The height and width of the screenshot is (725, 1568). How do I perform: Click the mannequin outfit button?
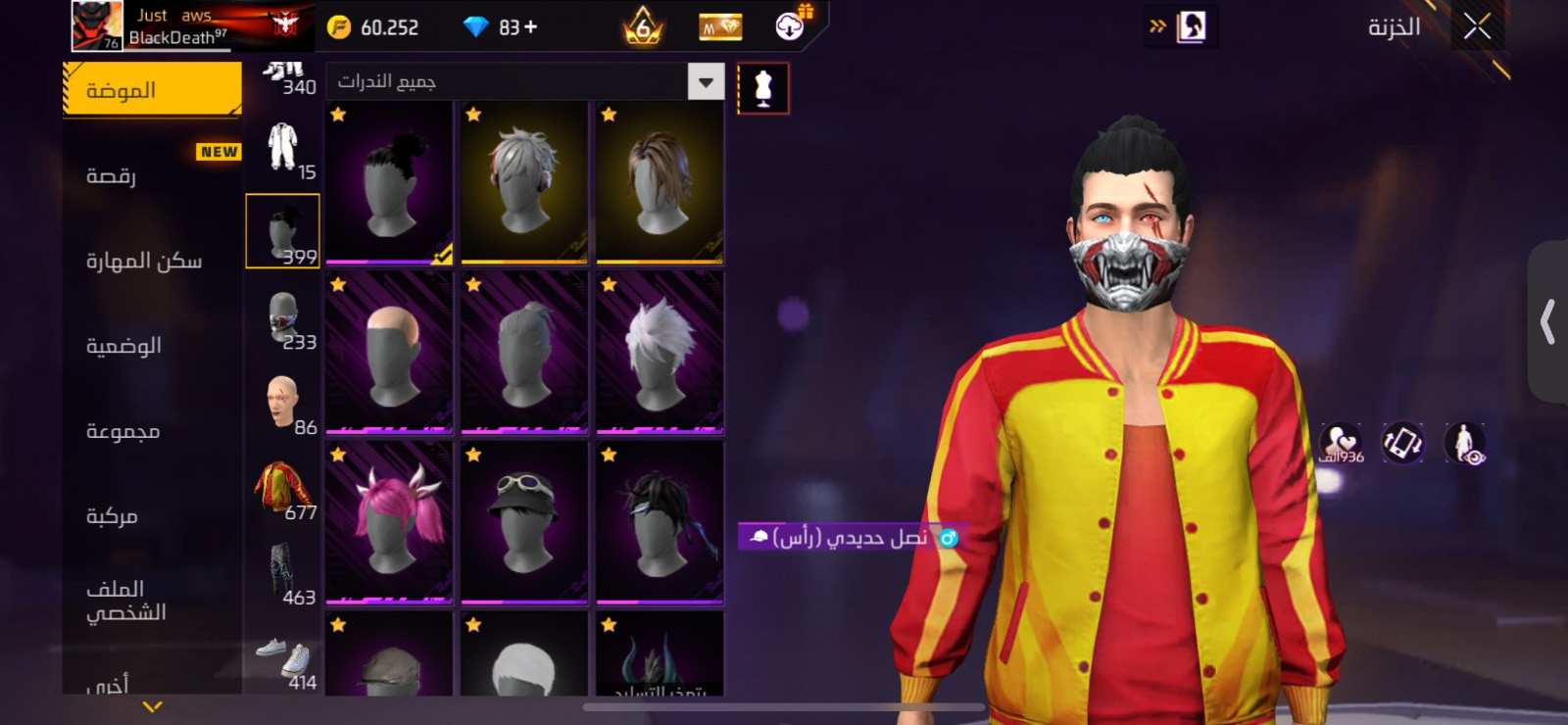763,89
